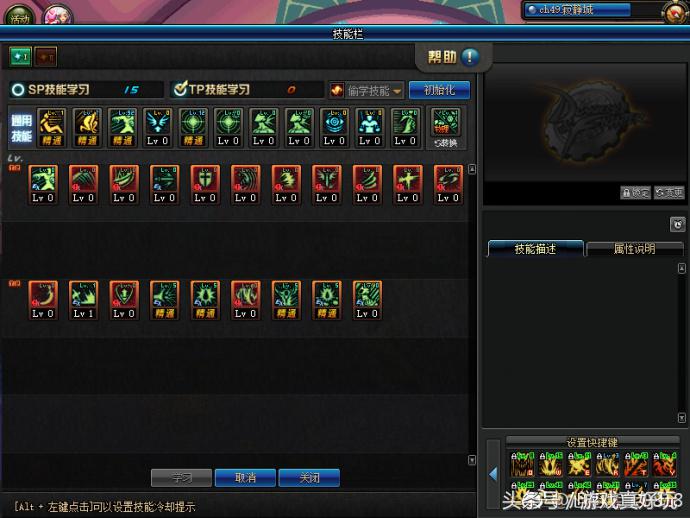
Task: Select the green first skill-page tab
Action: [x=21, y=56]
